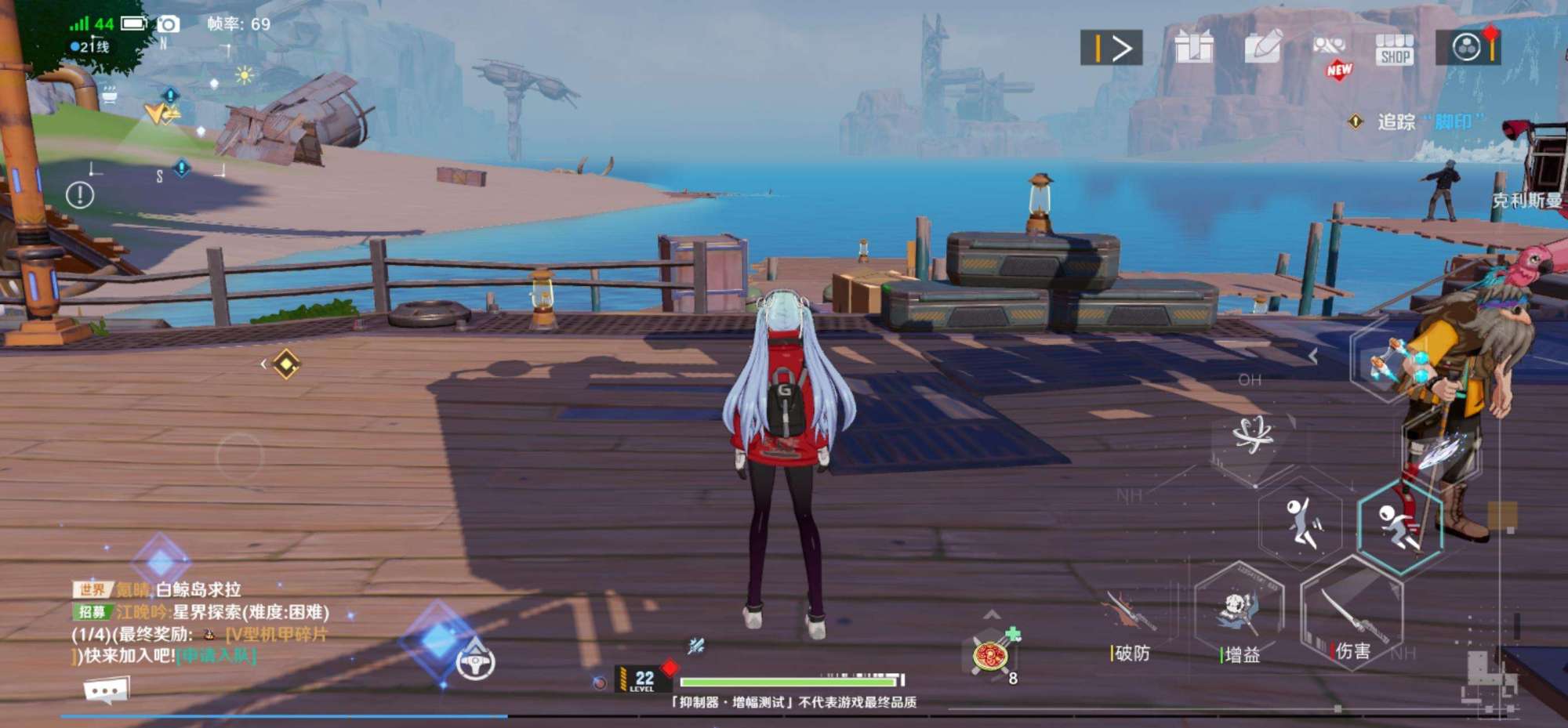Click the exclamation mark circle icon
The height and width of the screenshot is (728, 1568).
80,195
